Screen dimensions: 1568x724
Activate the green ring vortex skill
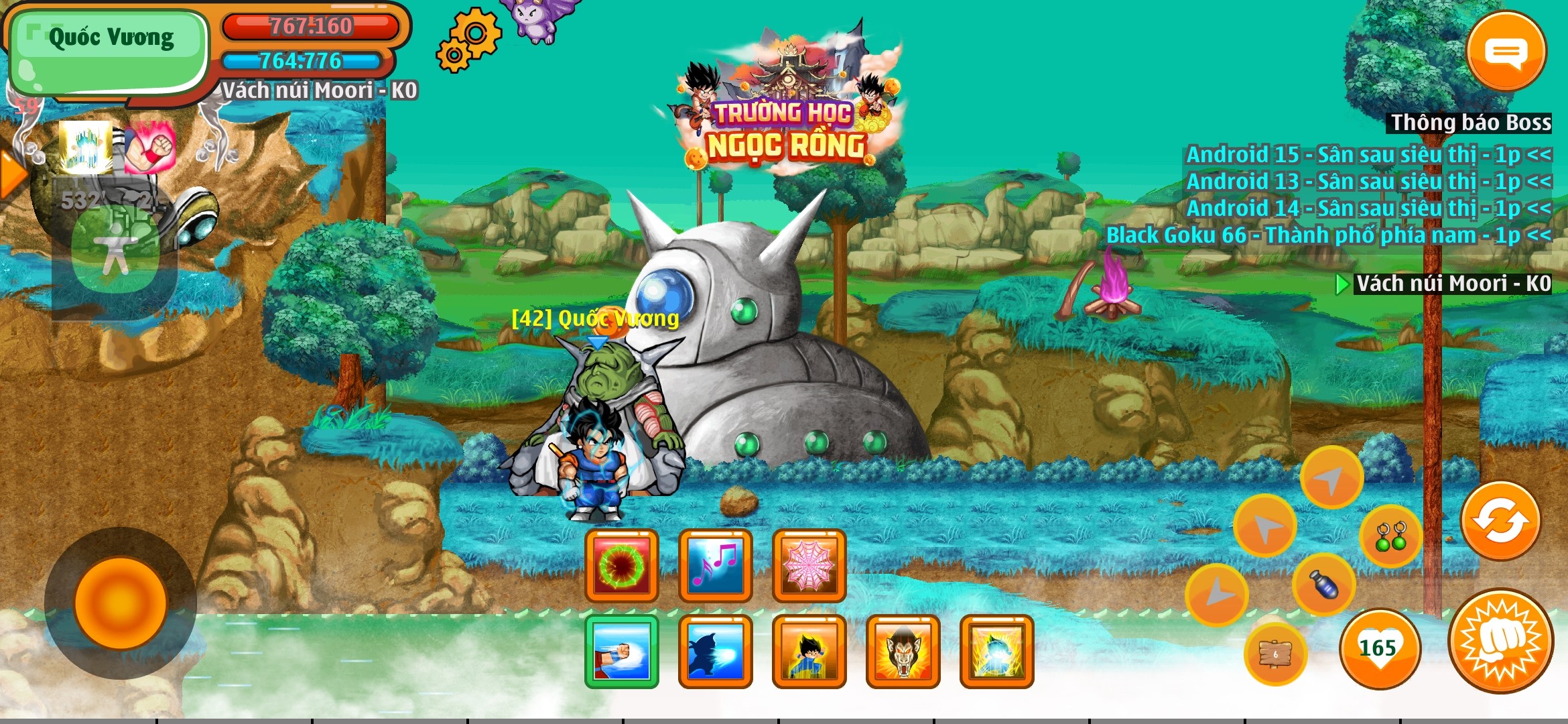pos(621,566)
